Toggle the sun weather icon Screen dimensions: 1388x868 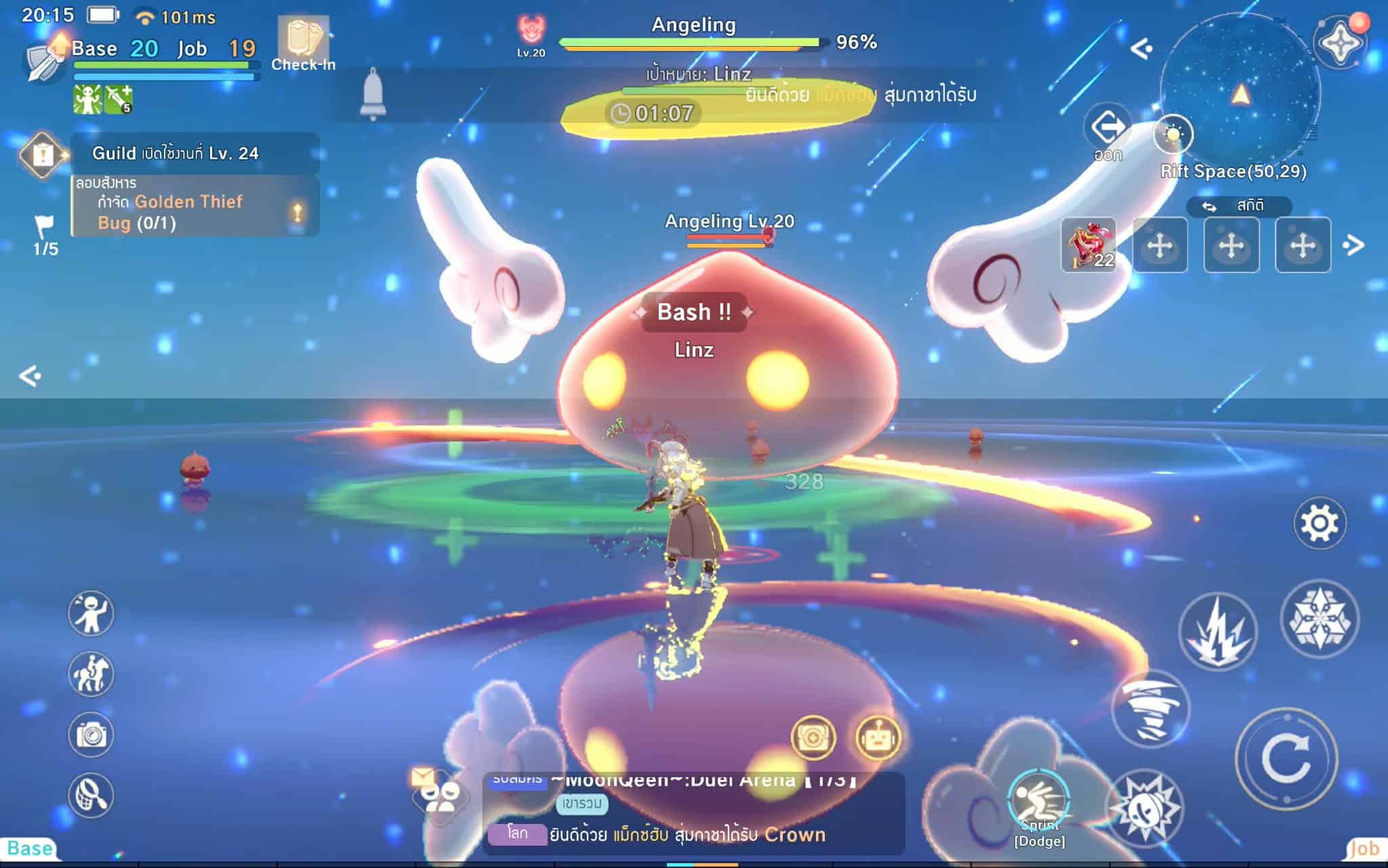click(x=1173, y=134)
